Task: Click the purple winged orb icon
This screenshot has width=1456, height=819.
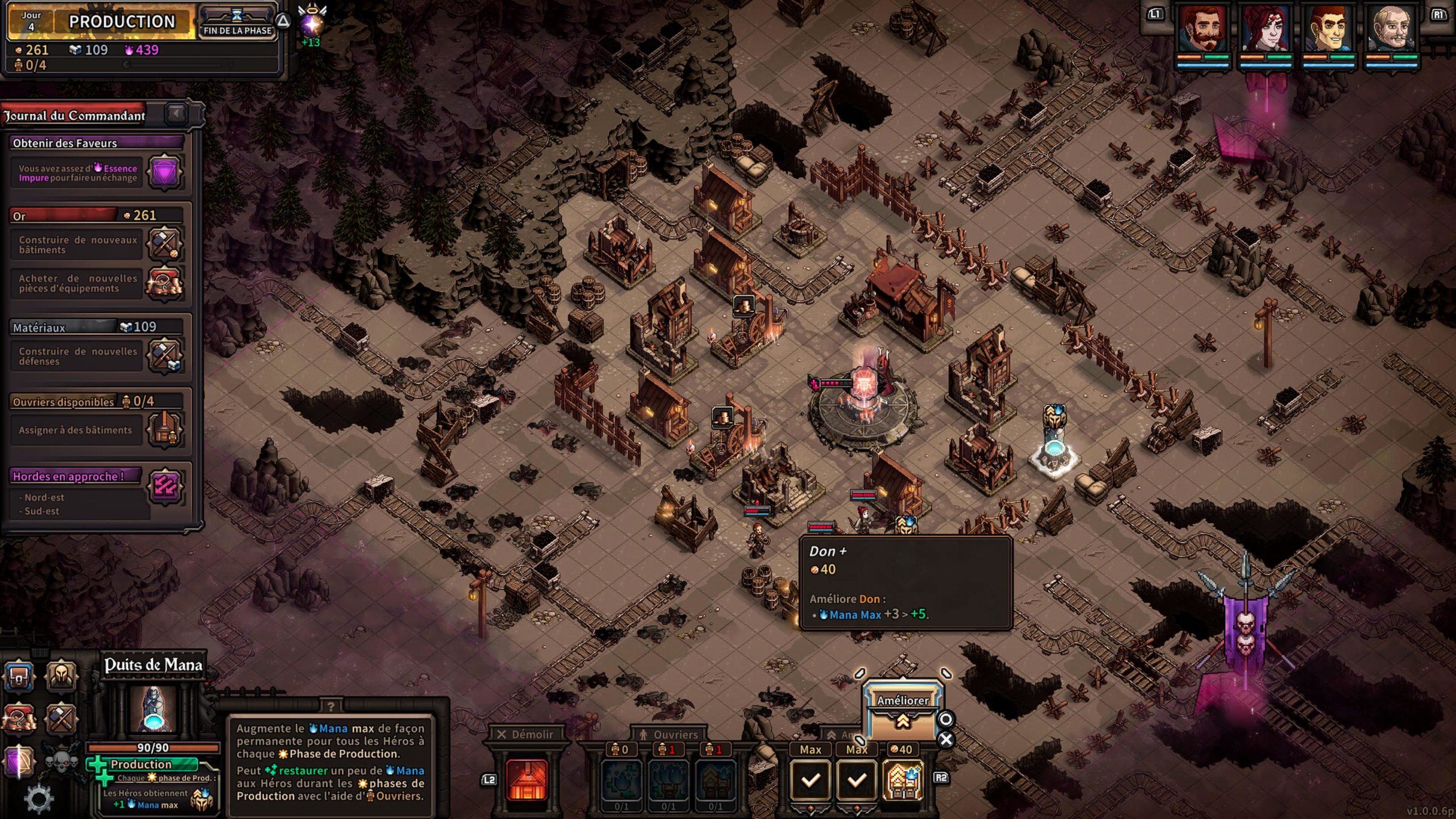Action: coord(312,23)
